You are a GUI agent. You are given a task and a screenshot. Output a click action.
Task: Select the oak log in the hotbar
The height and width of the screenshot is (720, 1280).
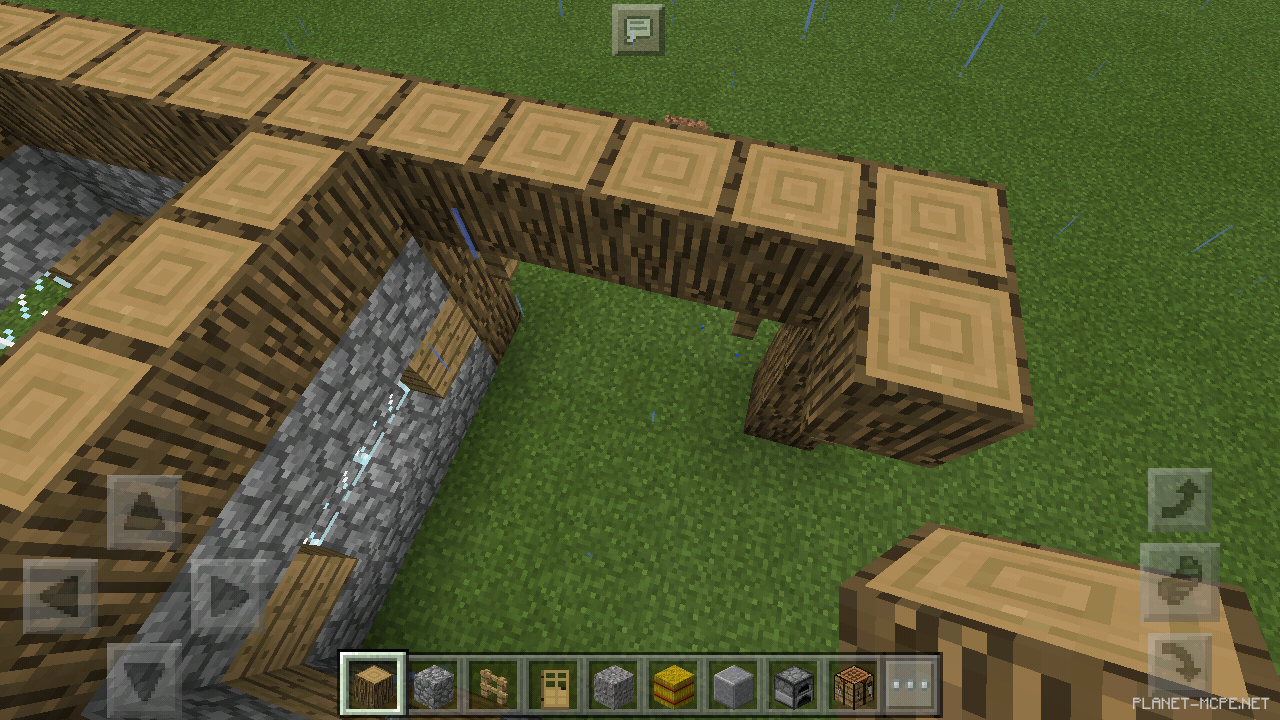coord(372,684)
